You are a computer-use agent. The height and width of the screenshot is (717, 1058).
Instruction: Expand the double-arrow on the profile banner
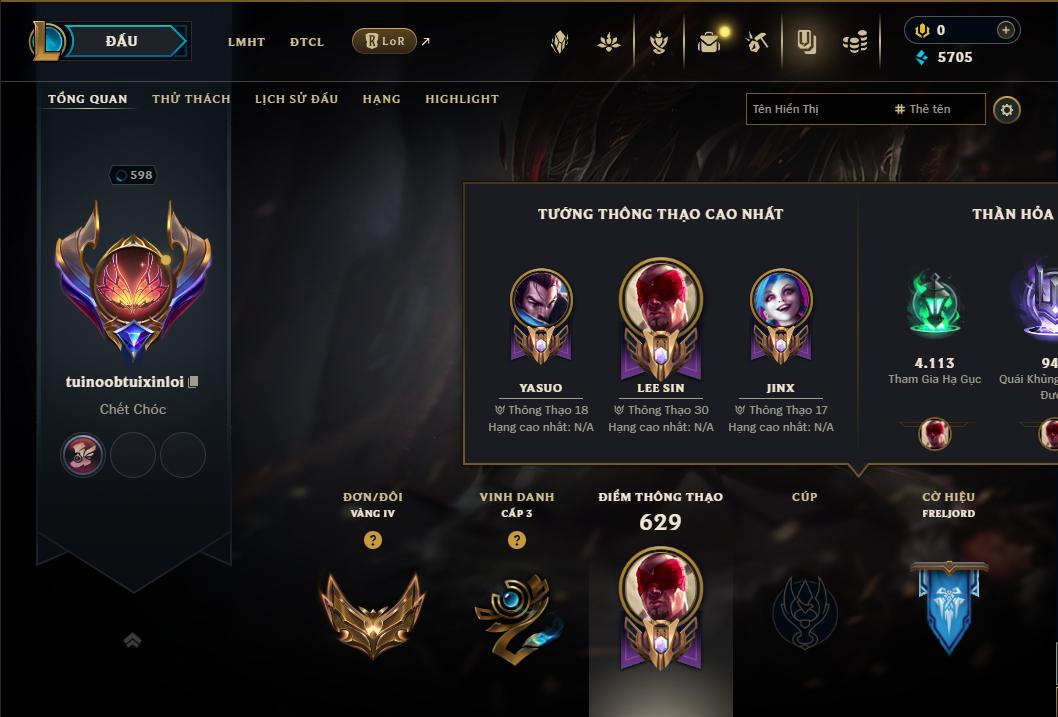pos(132,640)
